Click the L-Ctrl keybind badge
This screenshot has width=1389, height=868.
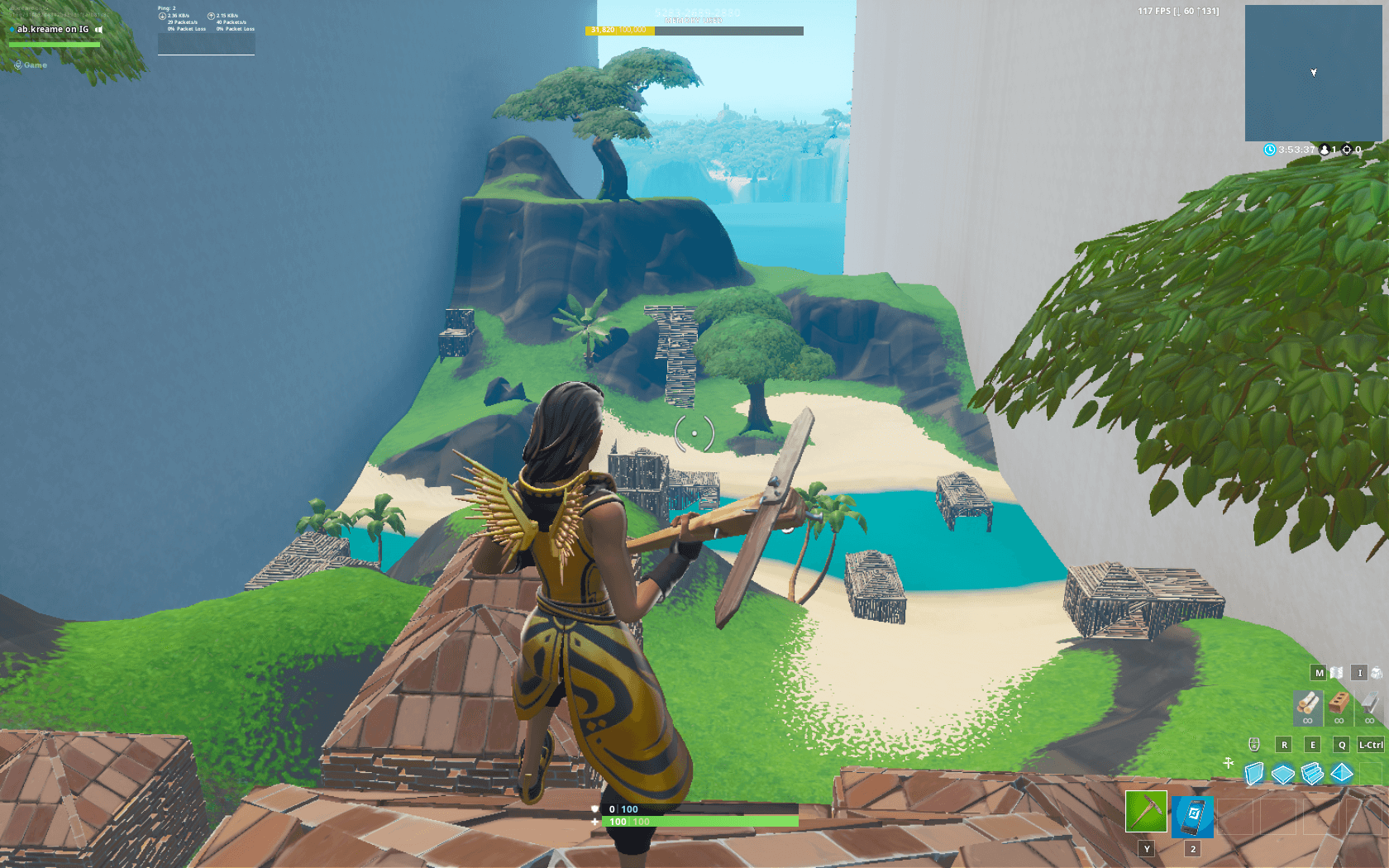1369,744
